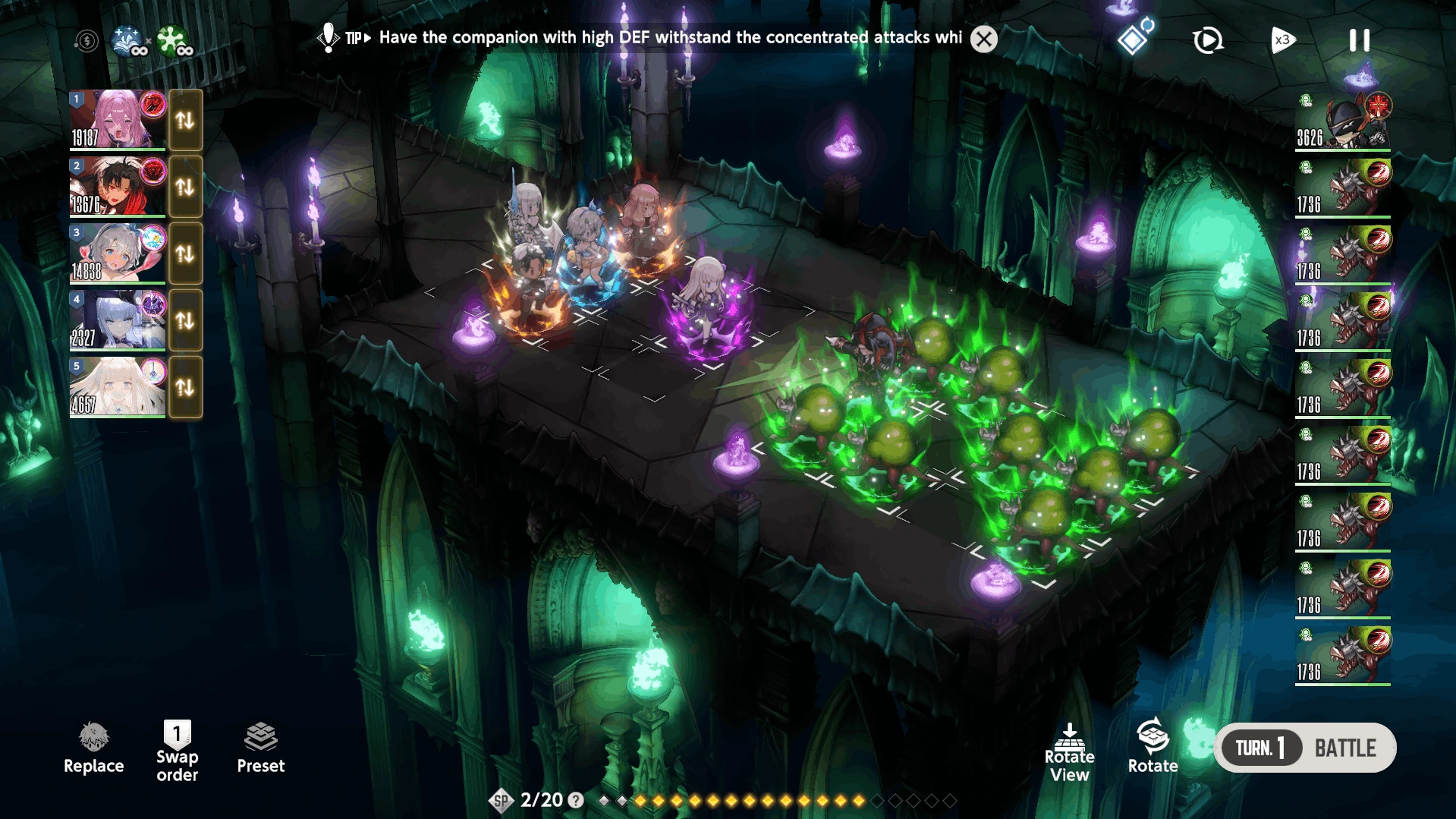
Task: Click the swap arrows beside the fifth companion
Action: pos(185,387)
